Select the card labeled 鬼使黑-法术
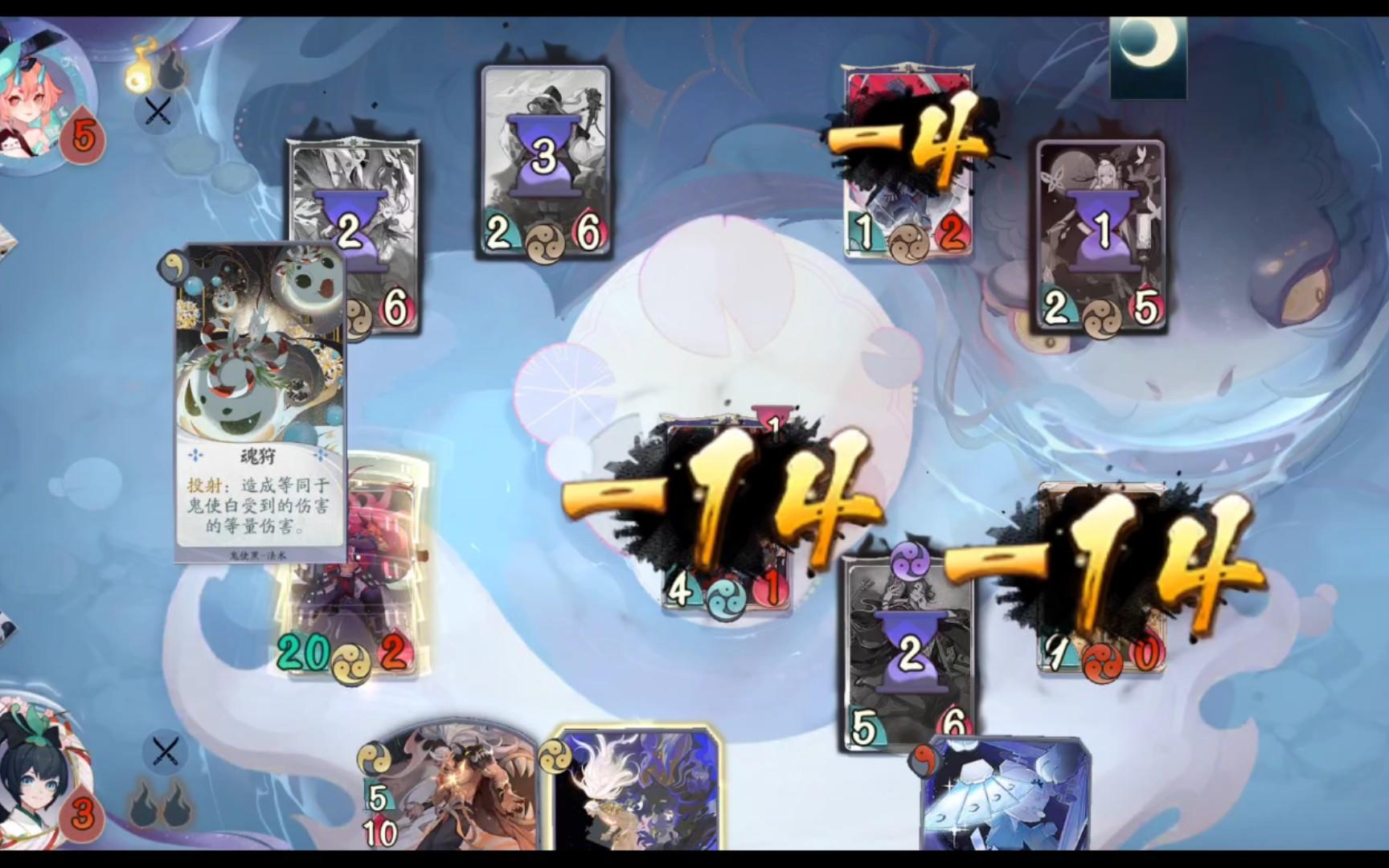The height and width of the screenshot is (868, 1389). (x=259, y=555)
